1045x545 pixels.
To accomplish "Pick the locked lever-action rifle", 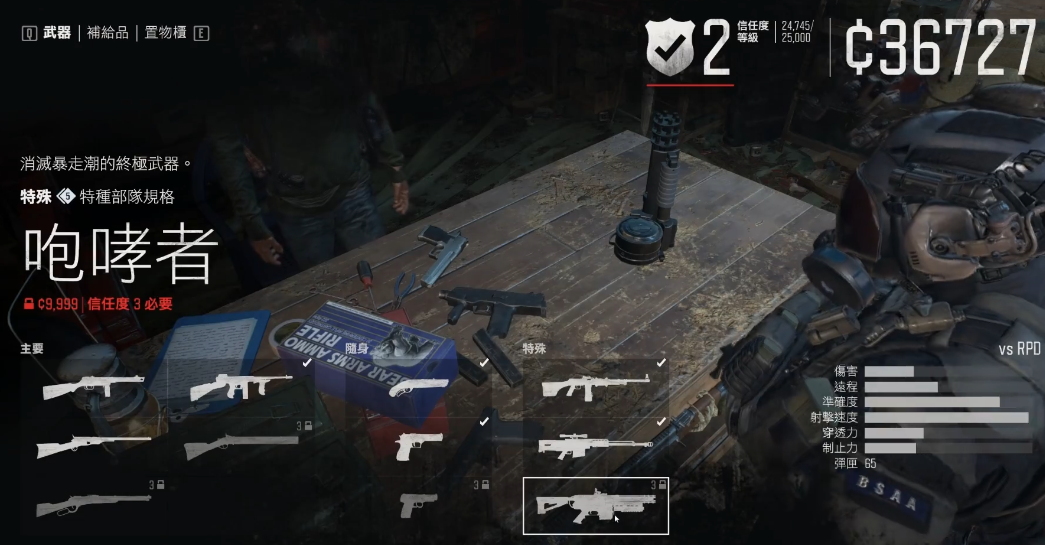I will point(93,505).
